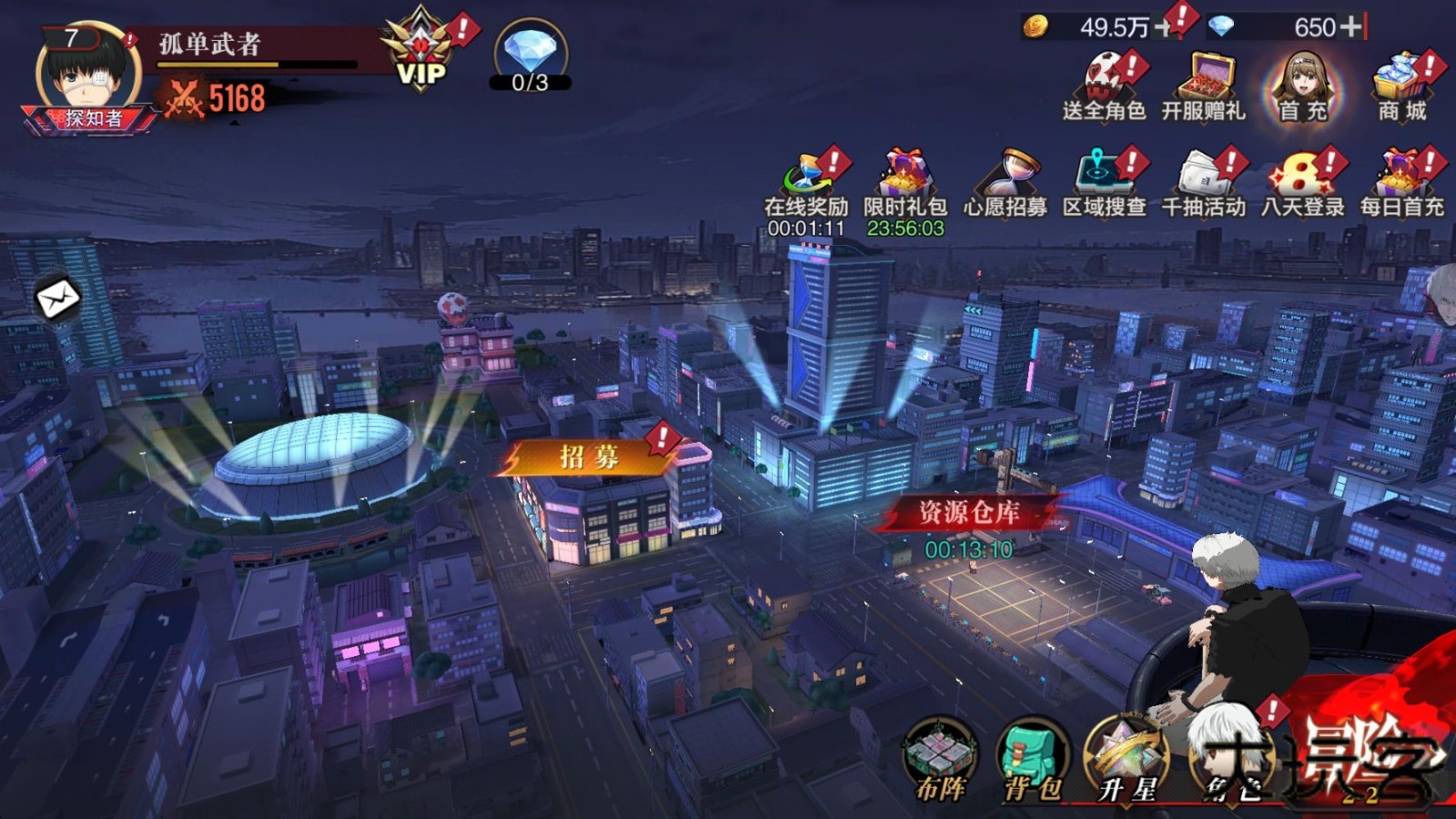1456x819 pixels.
Task: Add more diamonds with plus button
Action: [1351, 27]
